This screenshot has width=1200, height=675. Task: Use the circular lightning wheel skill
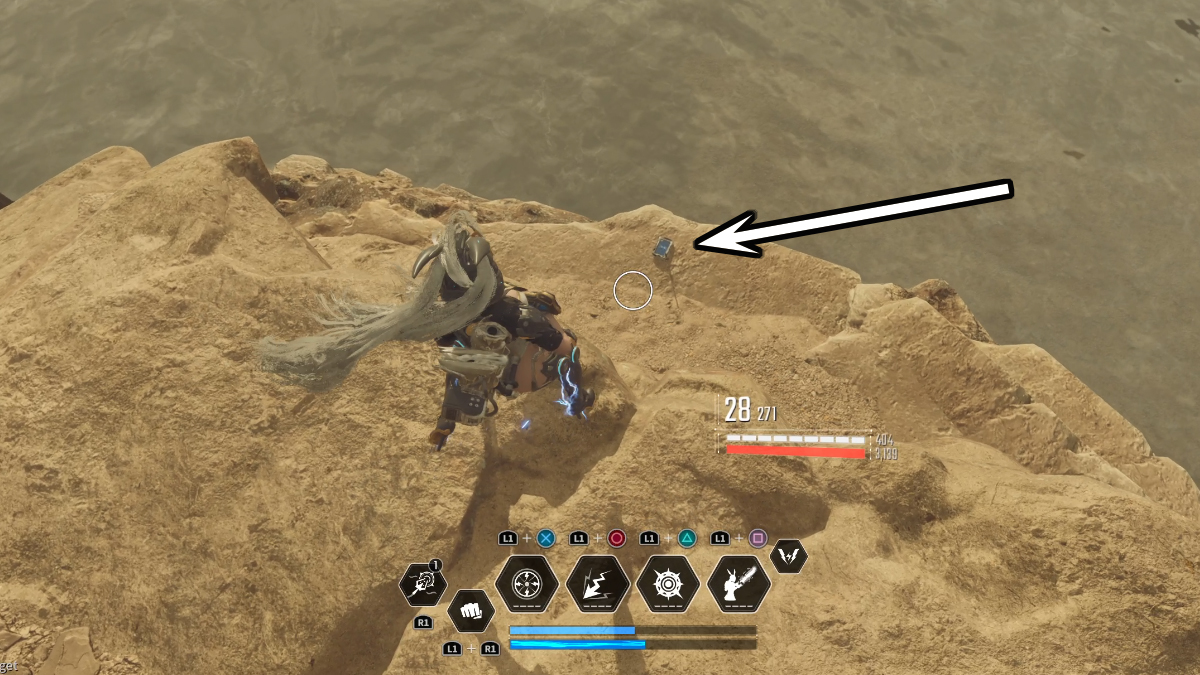pyautogui.click(x=528, y=584)
